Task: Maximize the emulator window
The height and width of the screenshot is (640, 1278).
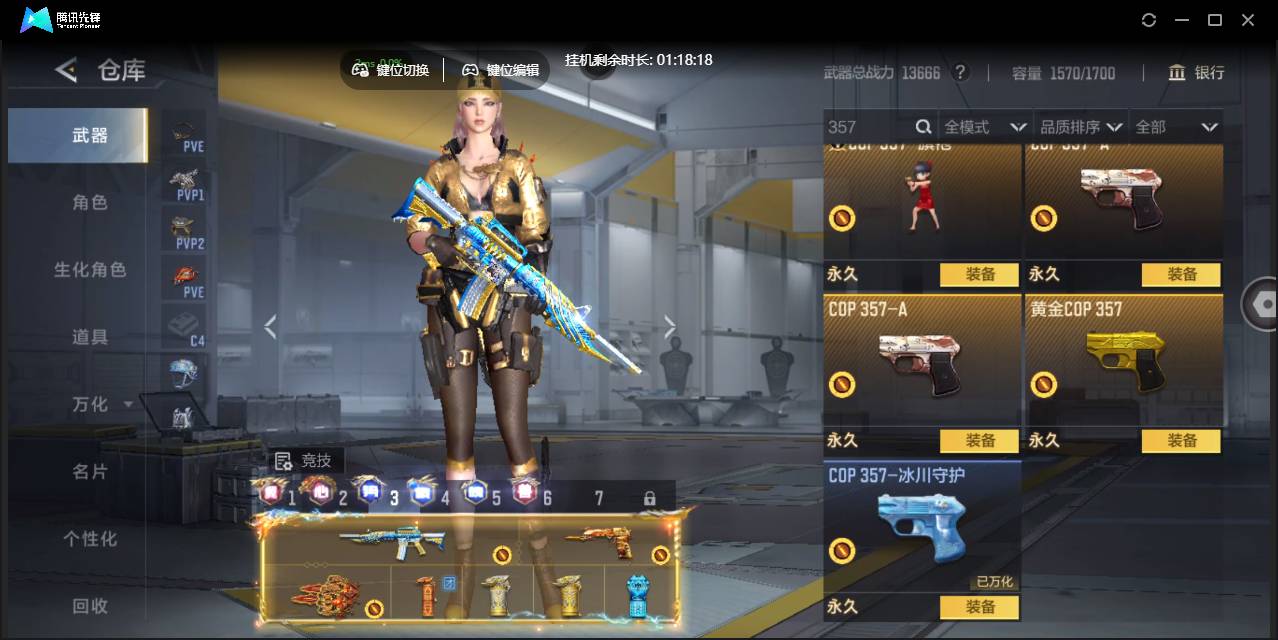Action: (x=1215, y=20)
